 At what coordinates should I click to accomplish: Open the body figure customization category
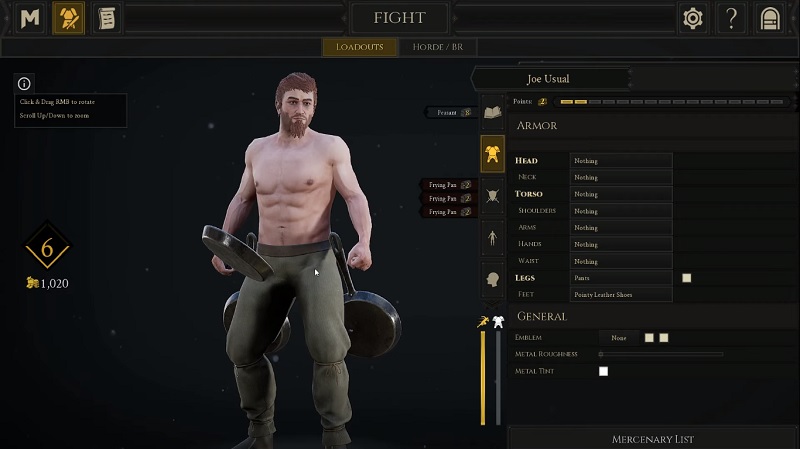pos(492,238)
